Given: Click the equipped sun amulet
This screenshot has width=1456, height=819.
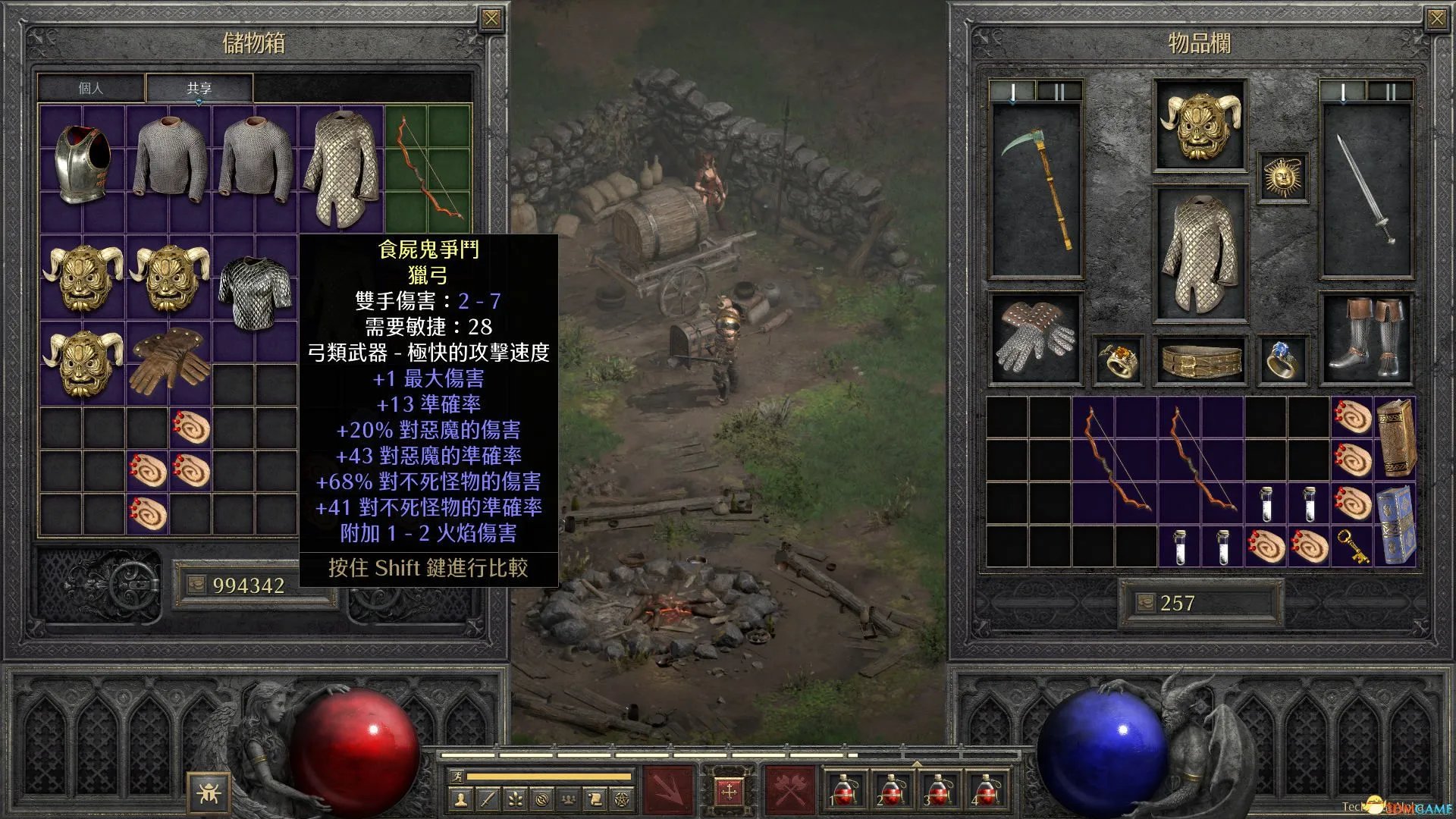Looking at the screenshot, I should point(1282,177).
